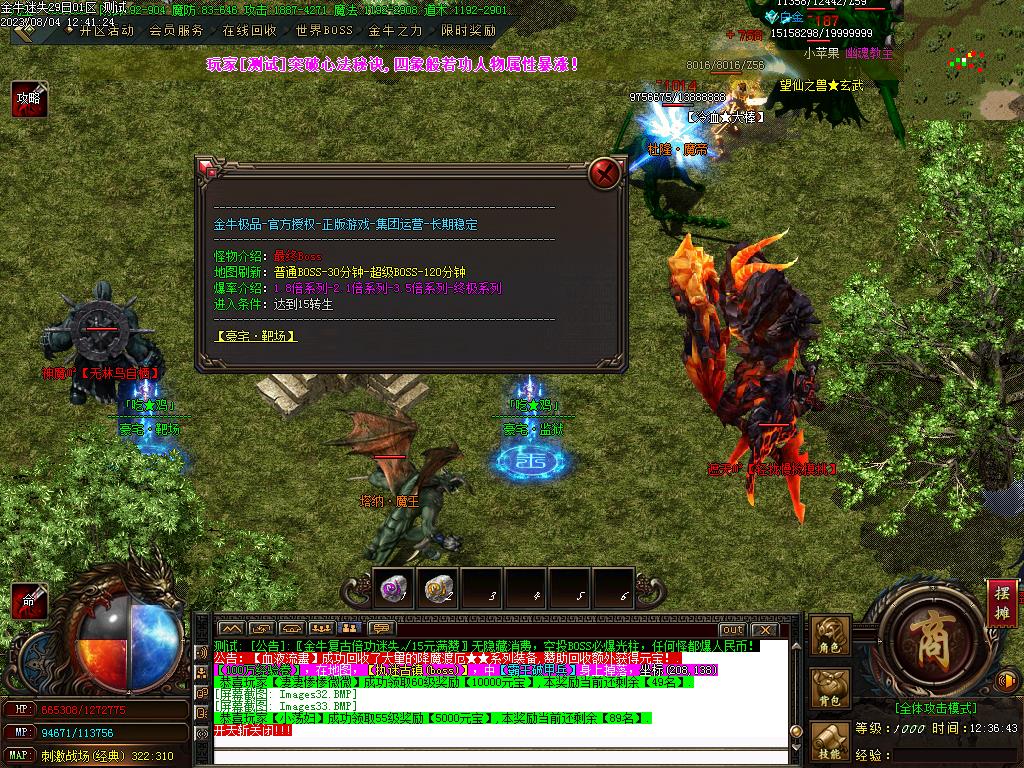Open the 技能 skills panel
Image resolution: width=1024 pixels, height=768 pixels.
(830, 741)
